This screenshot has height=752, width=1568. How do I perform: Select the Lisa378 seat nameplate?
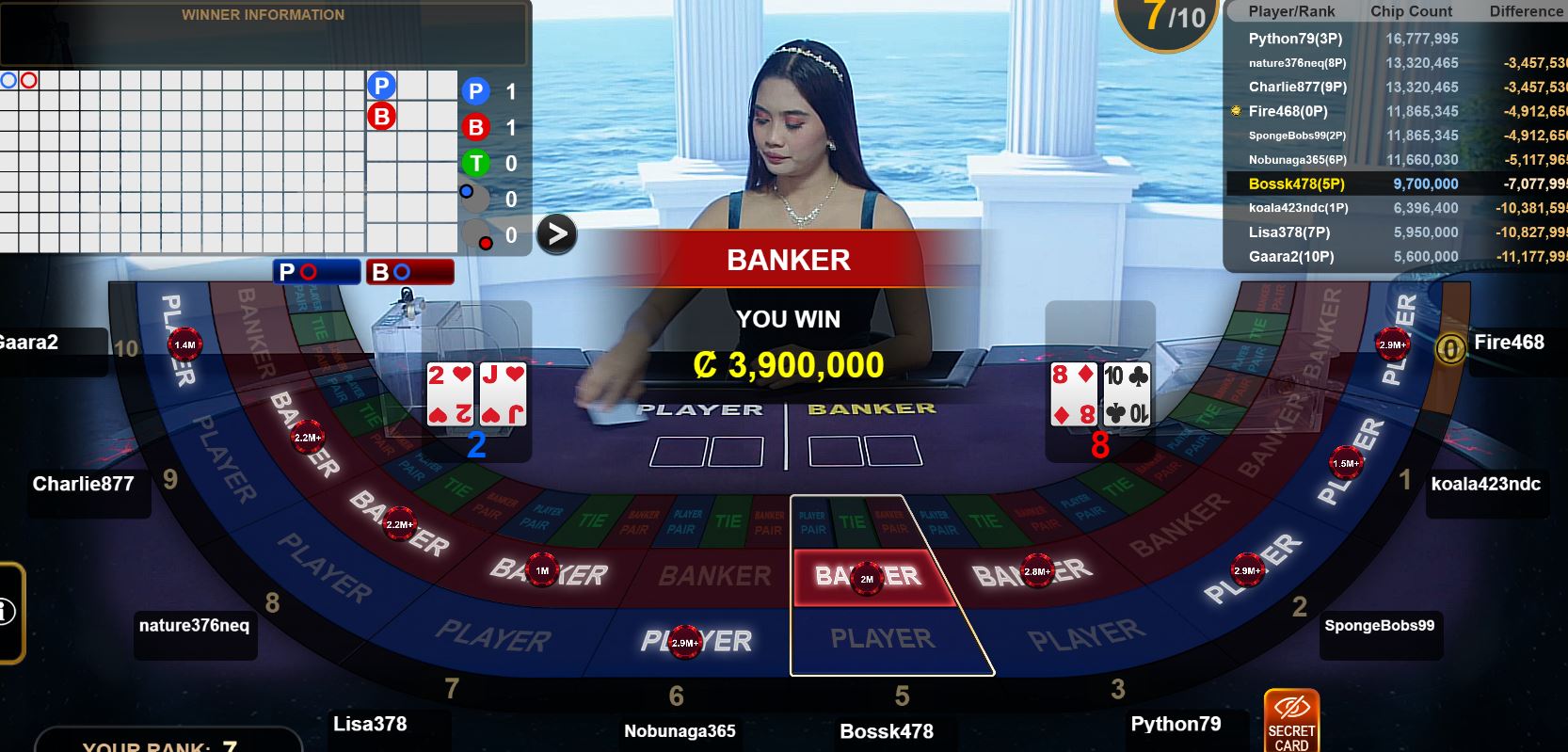tap(370, 724)
